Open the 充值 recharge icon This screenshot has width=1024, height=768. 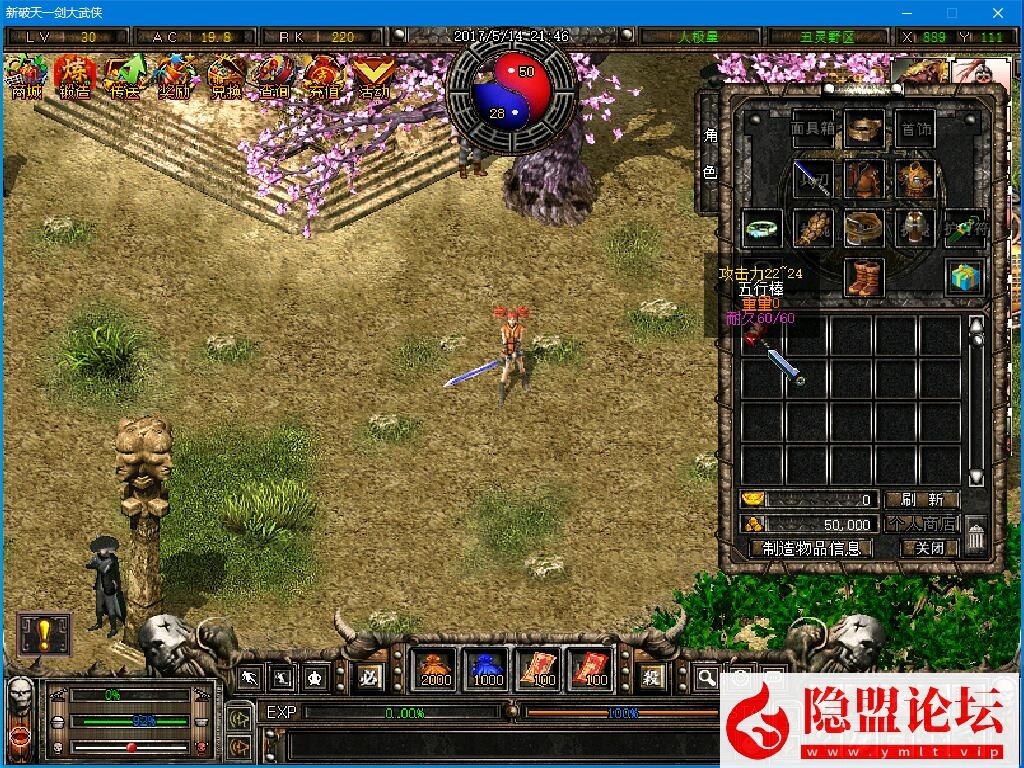324,77
